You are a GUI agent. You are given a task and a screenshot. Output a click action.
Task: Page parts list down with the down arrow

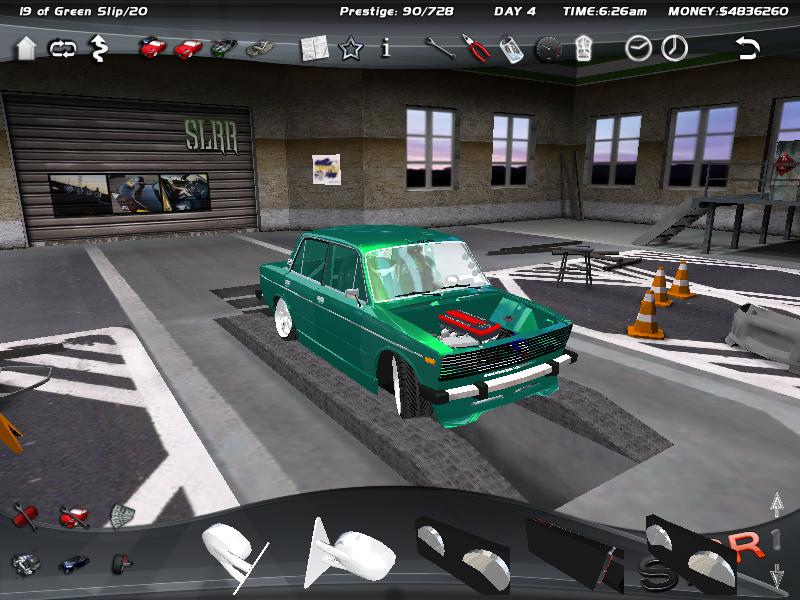(776, 577)
